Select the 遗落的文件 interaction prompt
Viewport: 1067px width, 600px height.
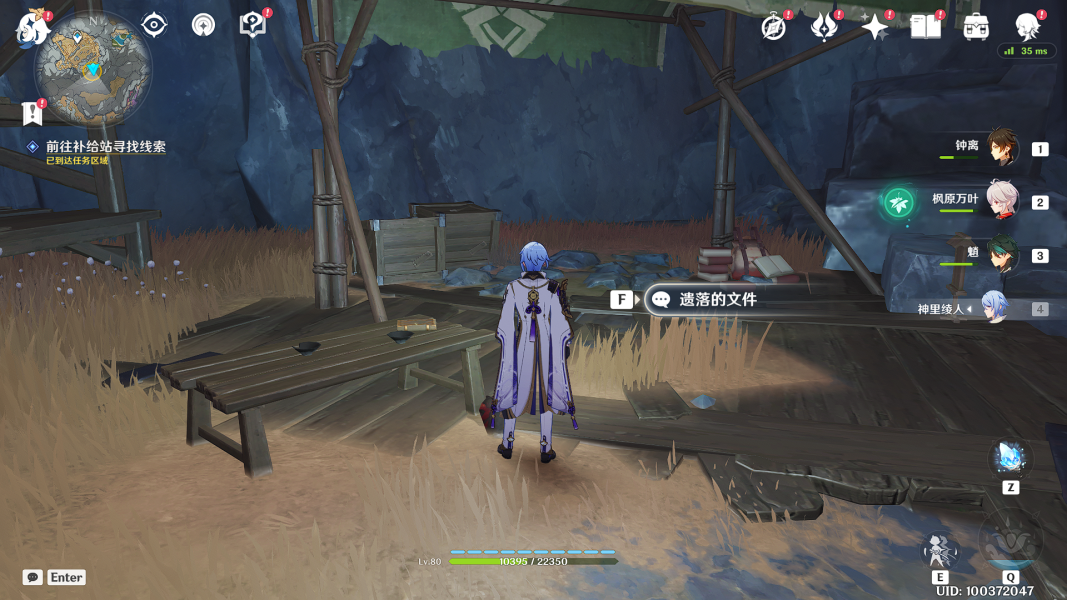(717, 299)
